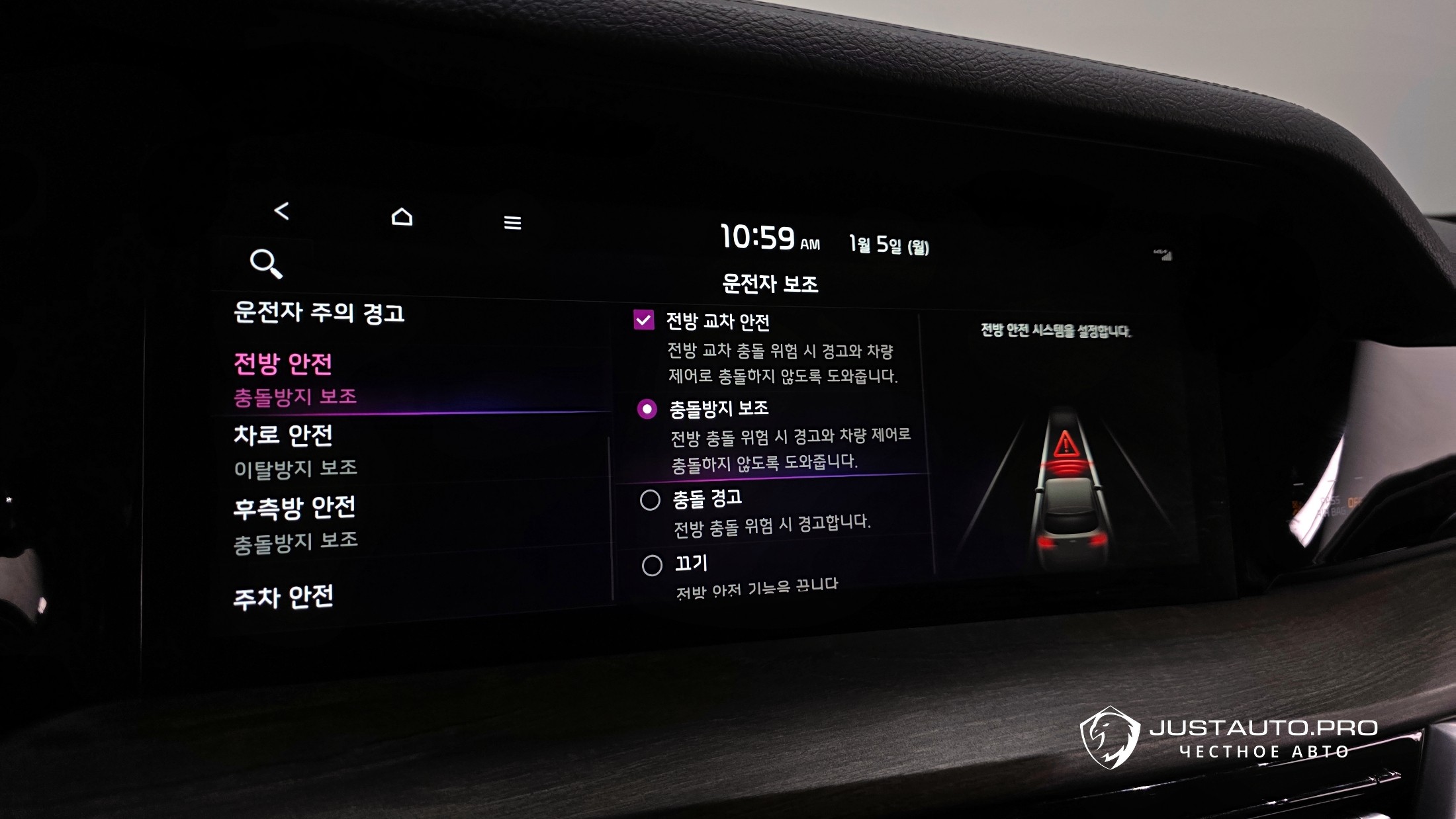Image resolution: width=1456 pixels, height=819 pixels.
Task: Go back using the arrow icon
Action: (x=282, y=211)
